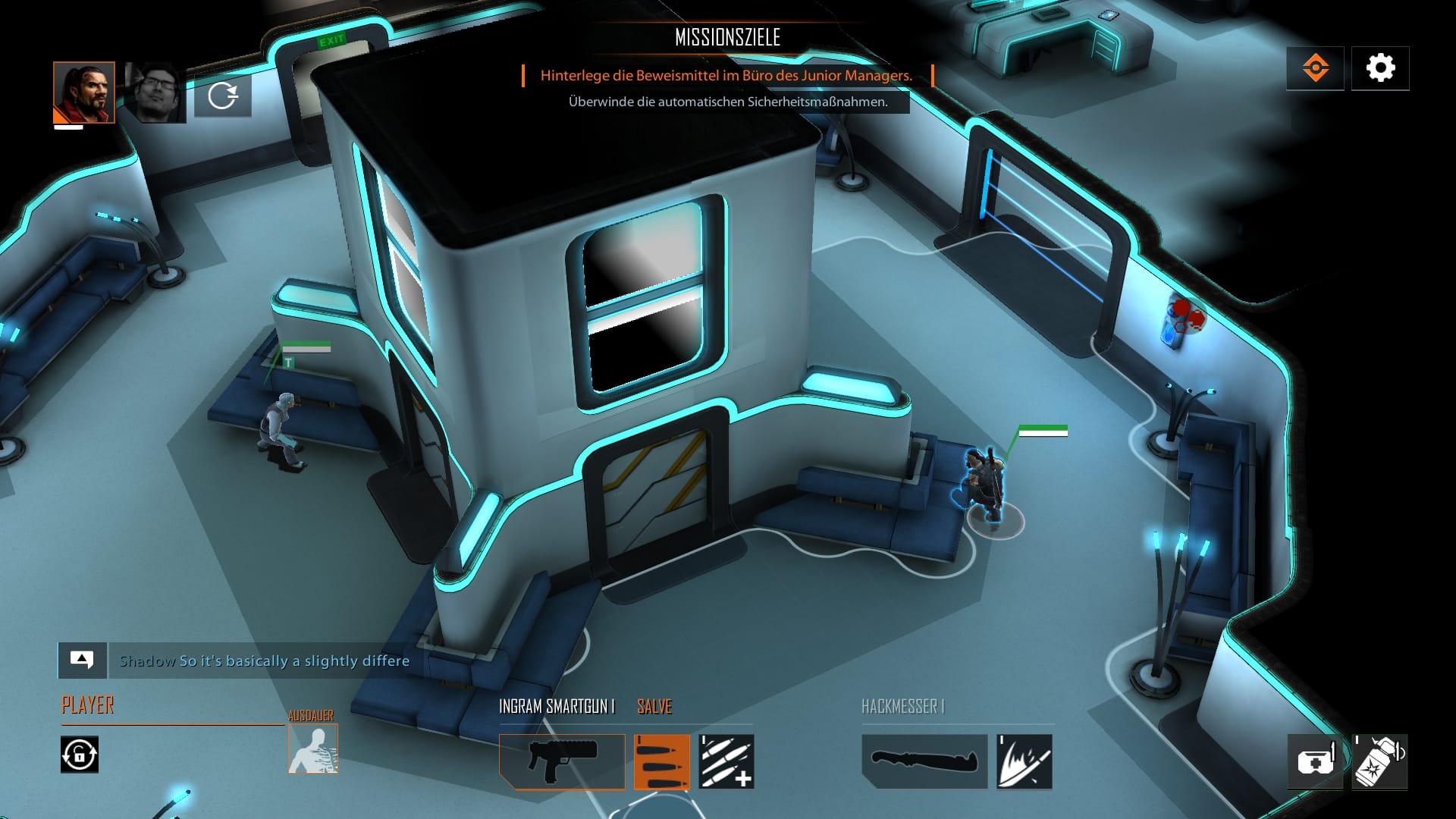Use the medkit item icon
Viewport: 1456px width, 819px height.
[x=1317, y=761]
